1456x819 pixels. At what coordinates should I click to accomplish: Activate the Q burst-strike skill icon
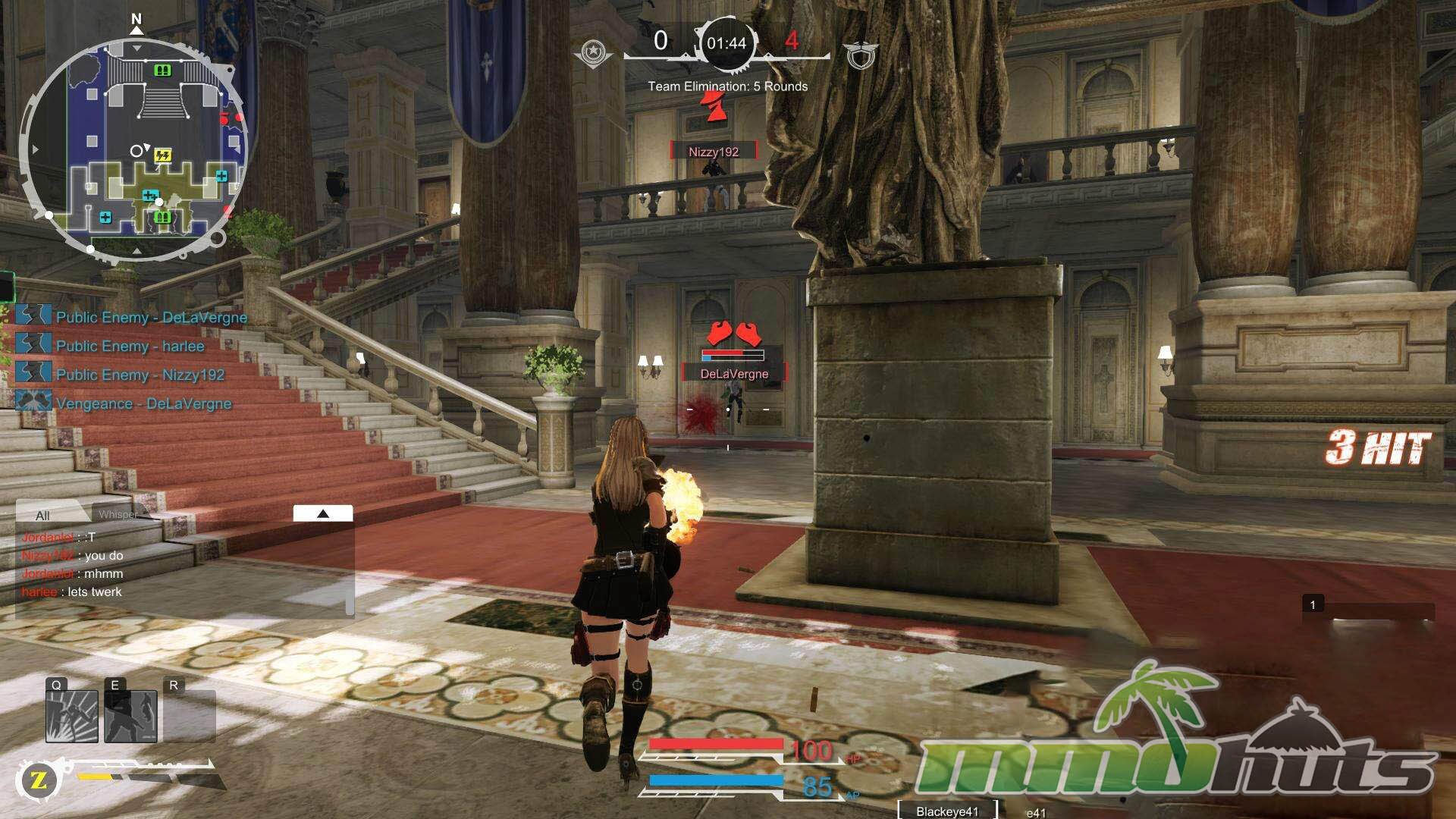click(72, 716)
